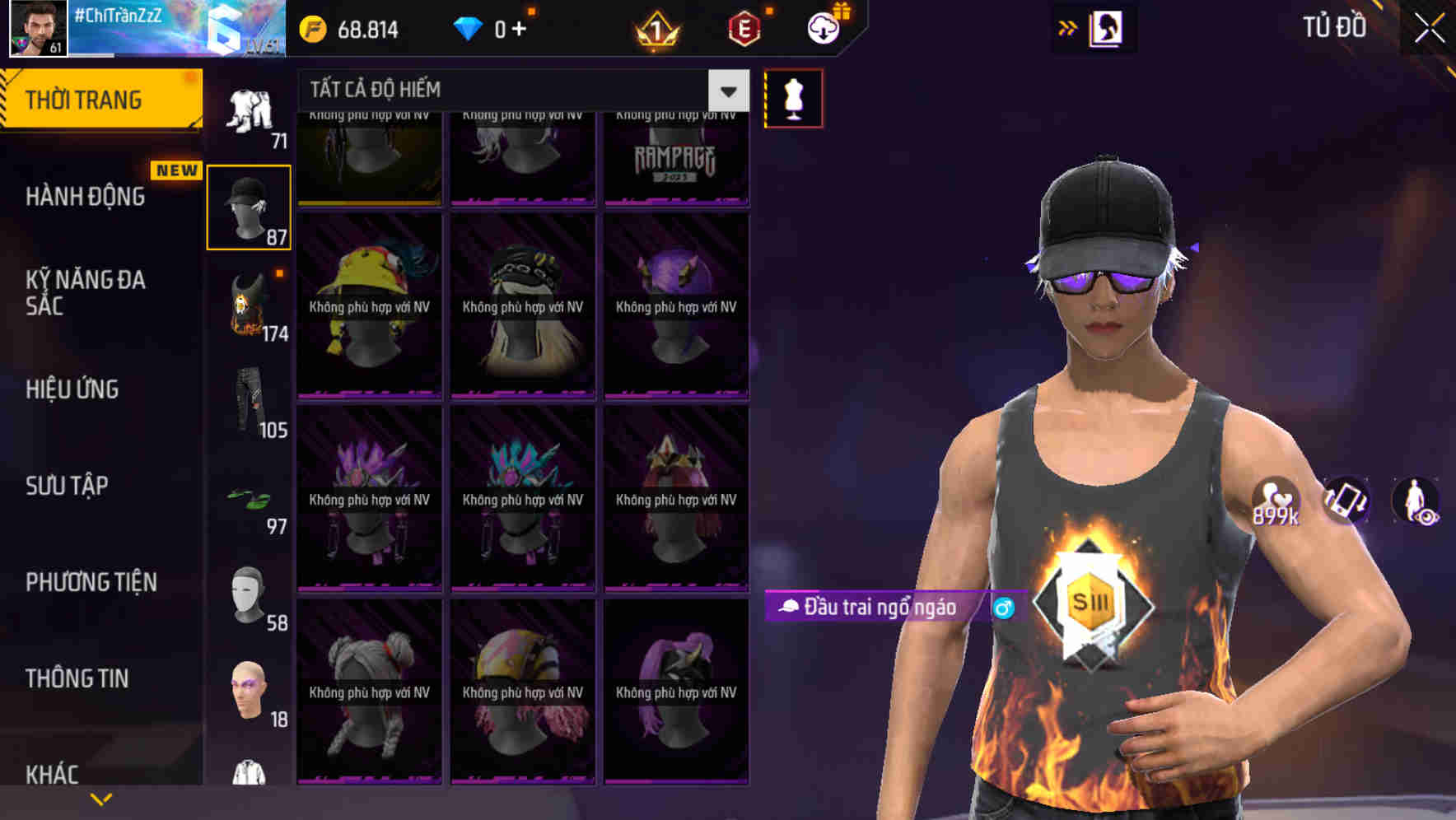The width and height of the screenshot is (1456, 820).
Task: Tap the cloud gift download icon
Action: coord(822,27)
